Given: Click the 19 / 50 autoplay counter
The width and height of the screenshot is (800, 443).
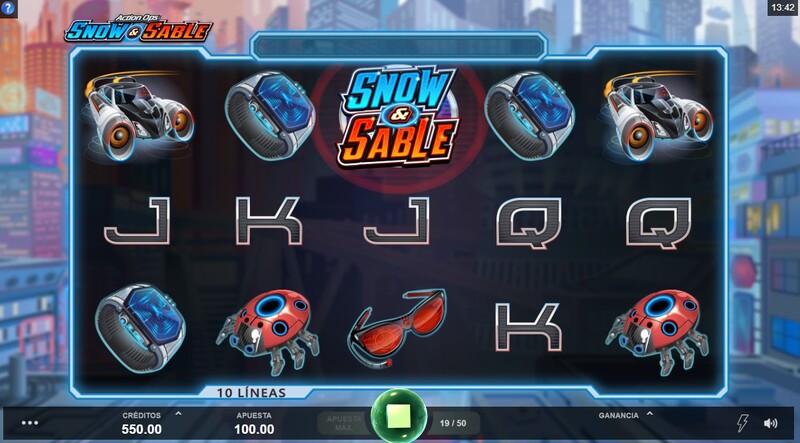Looking at the screenshot, I should (x=453, y=423).
